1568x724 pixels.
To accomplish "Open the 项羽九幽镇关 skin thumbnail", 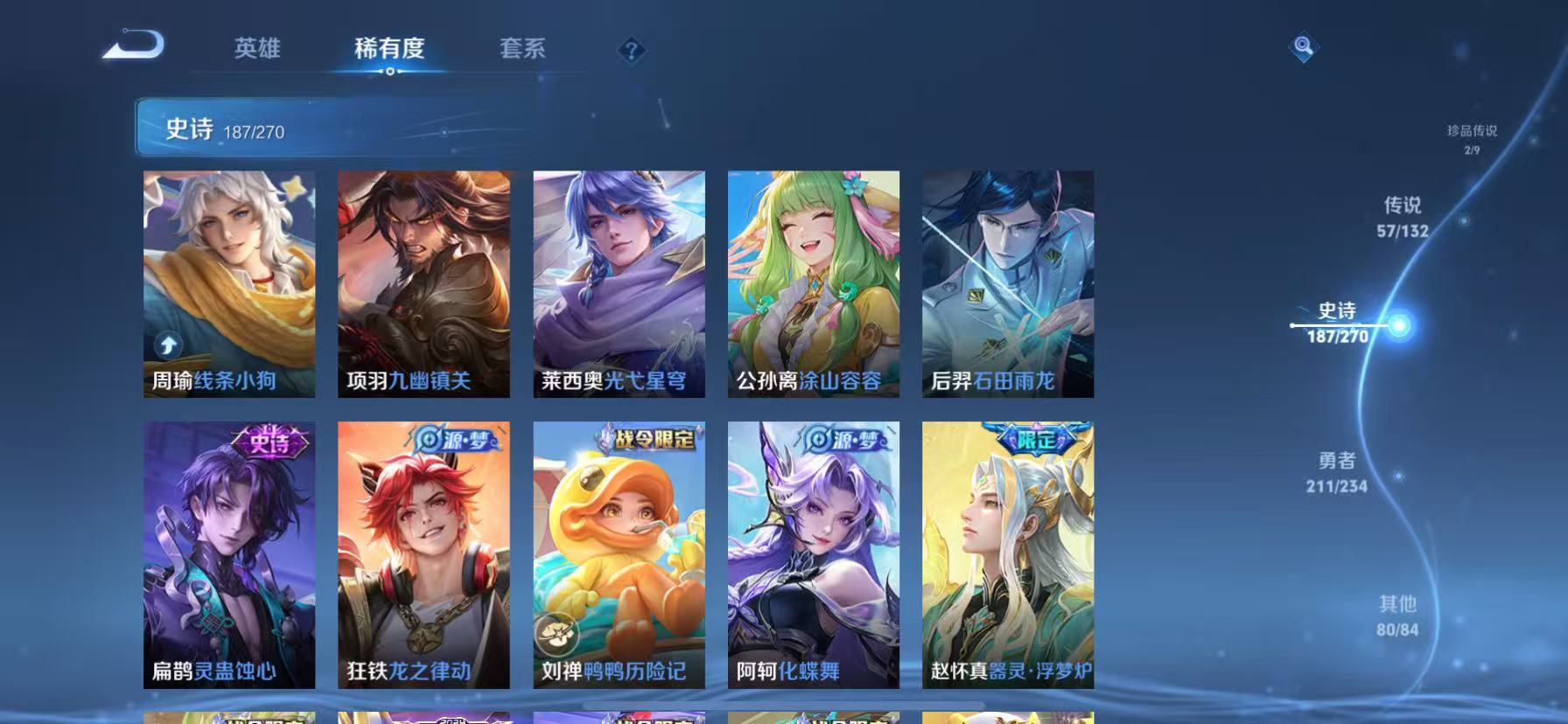I will coord(423,284).
